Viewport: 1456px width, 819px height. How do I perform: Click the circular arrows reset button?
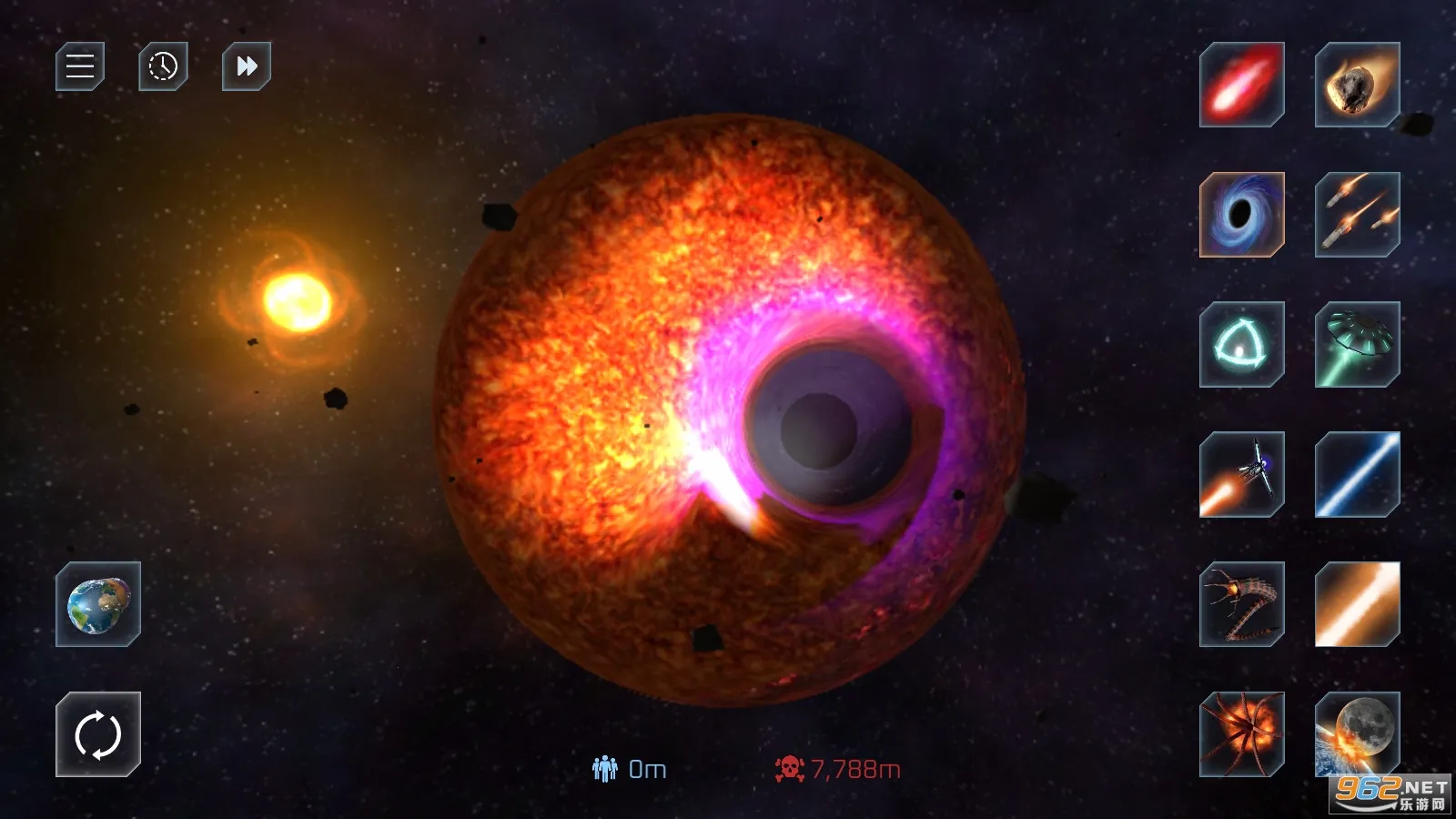tap(98, 734)
